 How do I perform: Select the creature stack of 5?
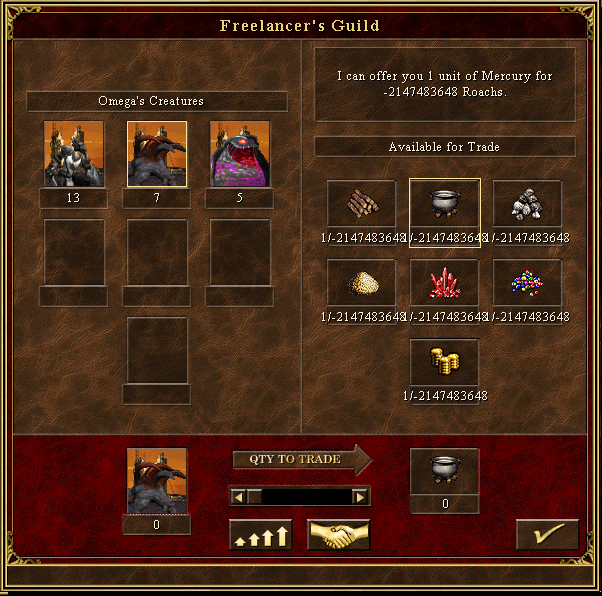point(239,154)
